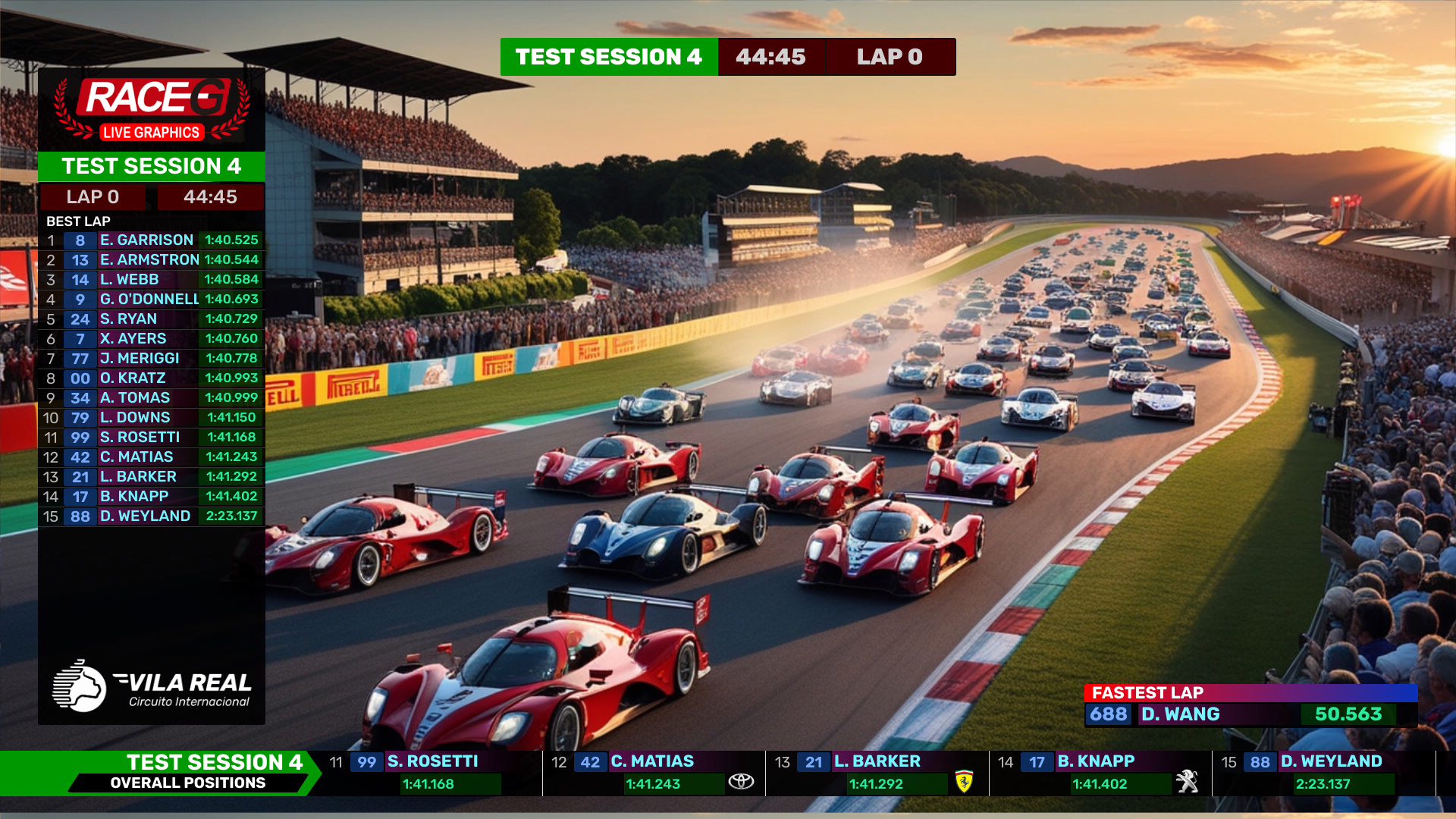The height and width of the screenshot is (819, 1456).
Task: Select X. Ayers in the leaderboard
Action: pos(152,339)
